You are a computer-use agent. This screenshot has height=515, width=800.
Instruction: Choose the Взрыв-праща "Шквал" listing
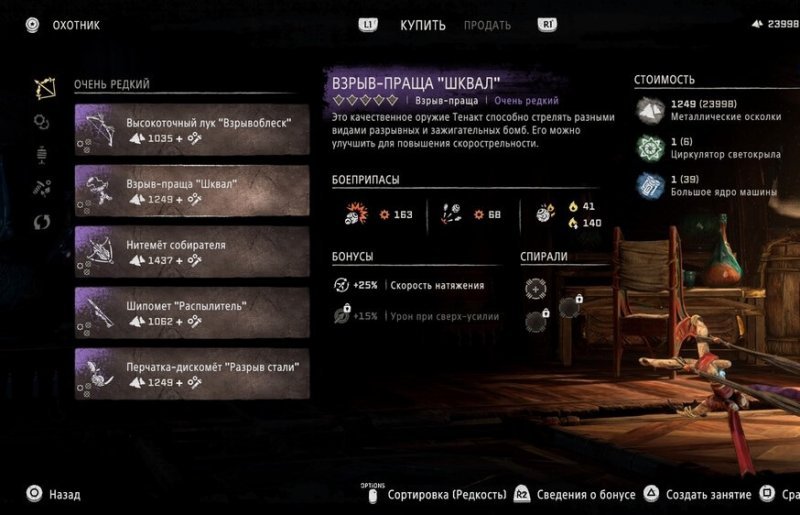coord(191,191)
